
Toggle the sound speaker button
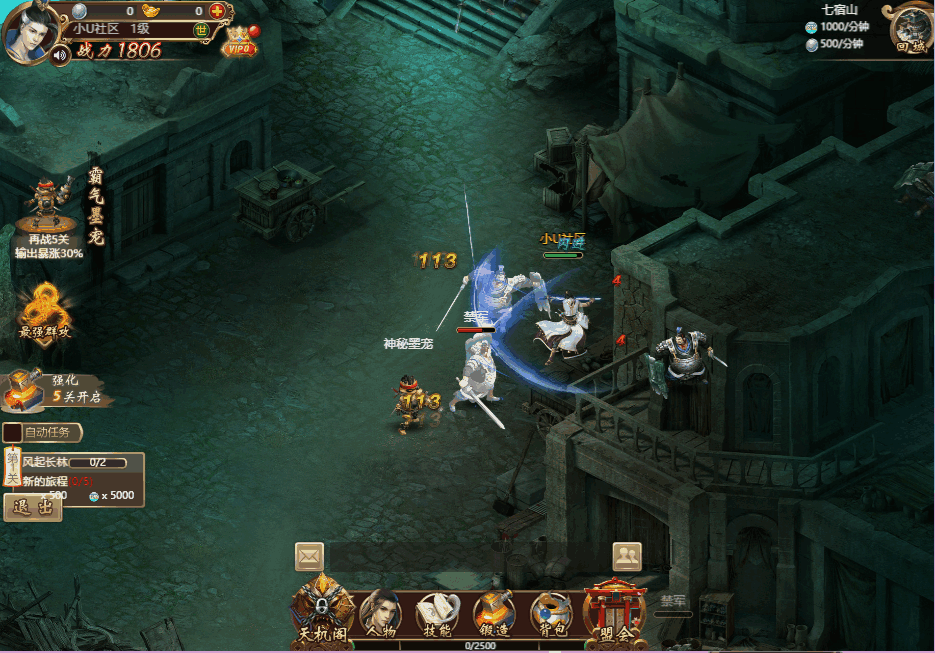coord(61,54)
